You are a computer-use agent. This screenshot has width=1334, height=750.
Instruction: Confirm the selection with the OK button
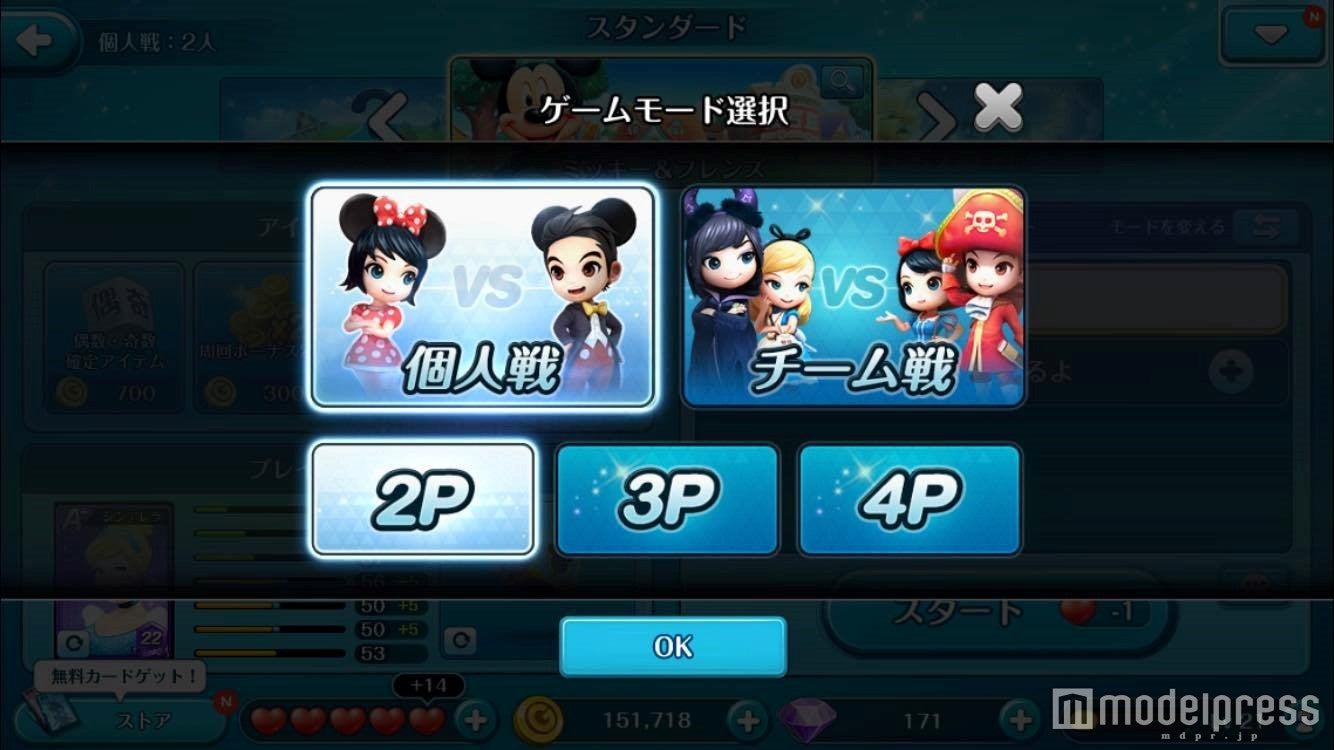[x=672, y=645]
